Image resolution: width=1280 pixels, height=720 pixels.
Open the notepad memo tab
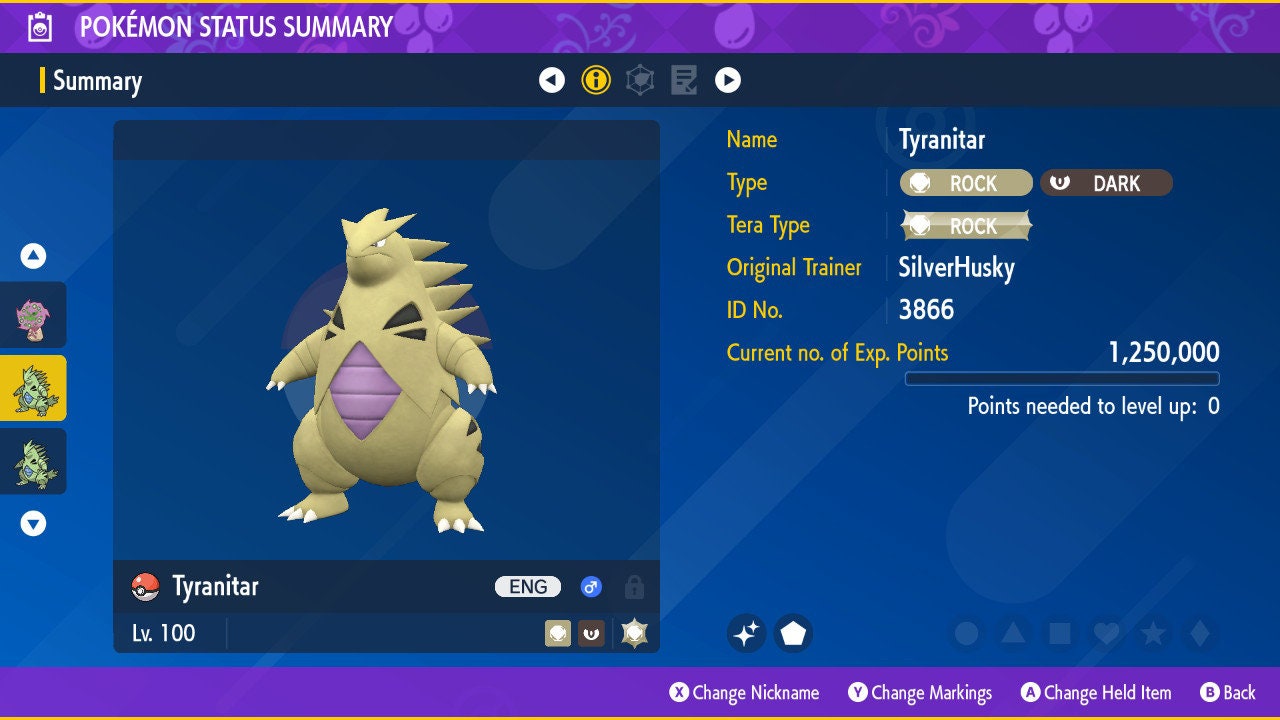(x=684, y=80)
